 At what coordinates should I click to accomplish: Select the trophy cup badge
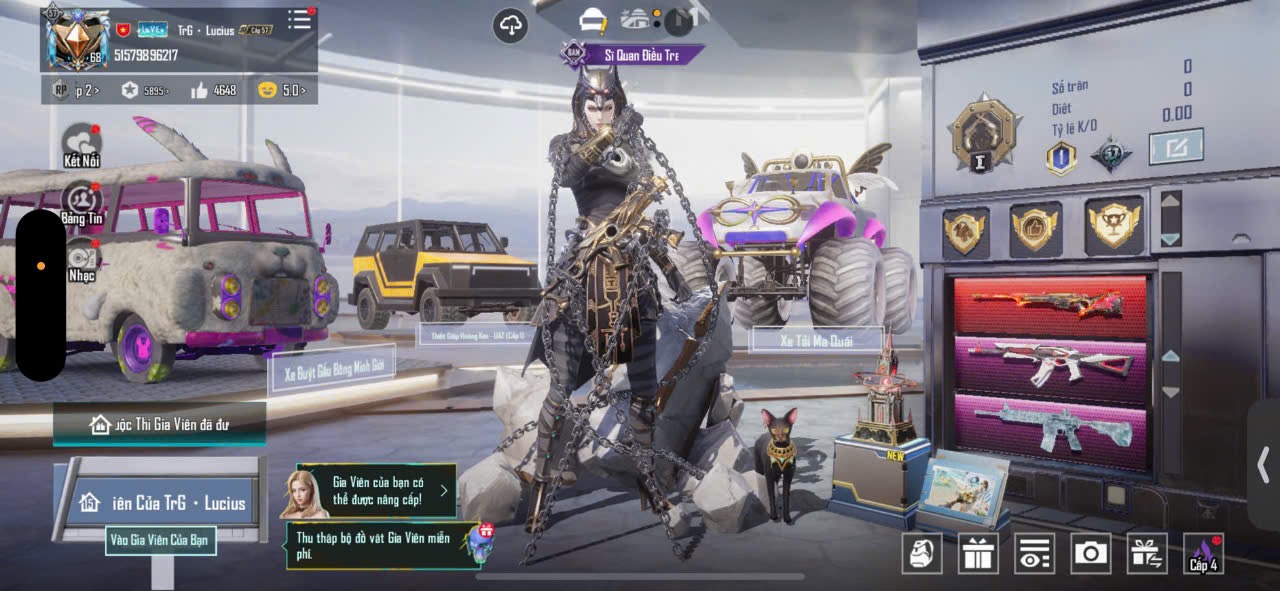pos(1113,227)
